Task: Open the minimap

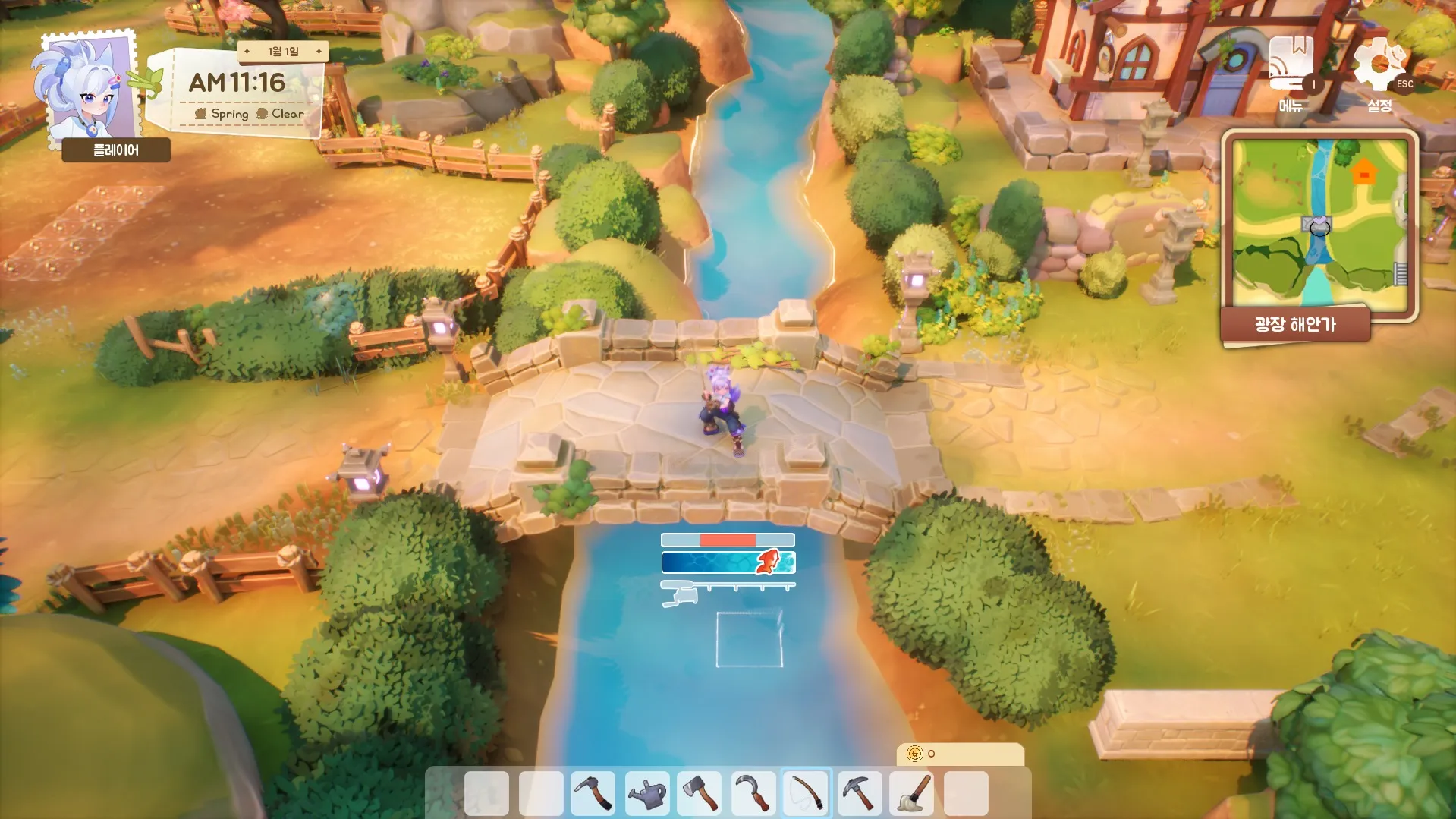Action: tap(1319, 224)
